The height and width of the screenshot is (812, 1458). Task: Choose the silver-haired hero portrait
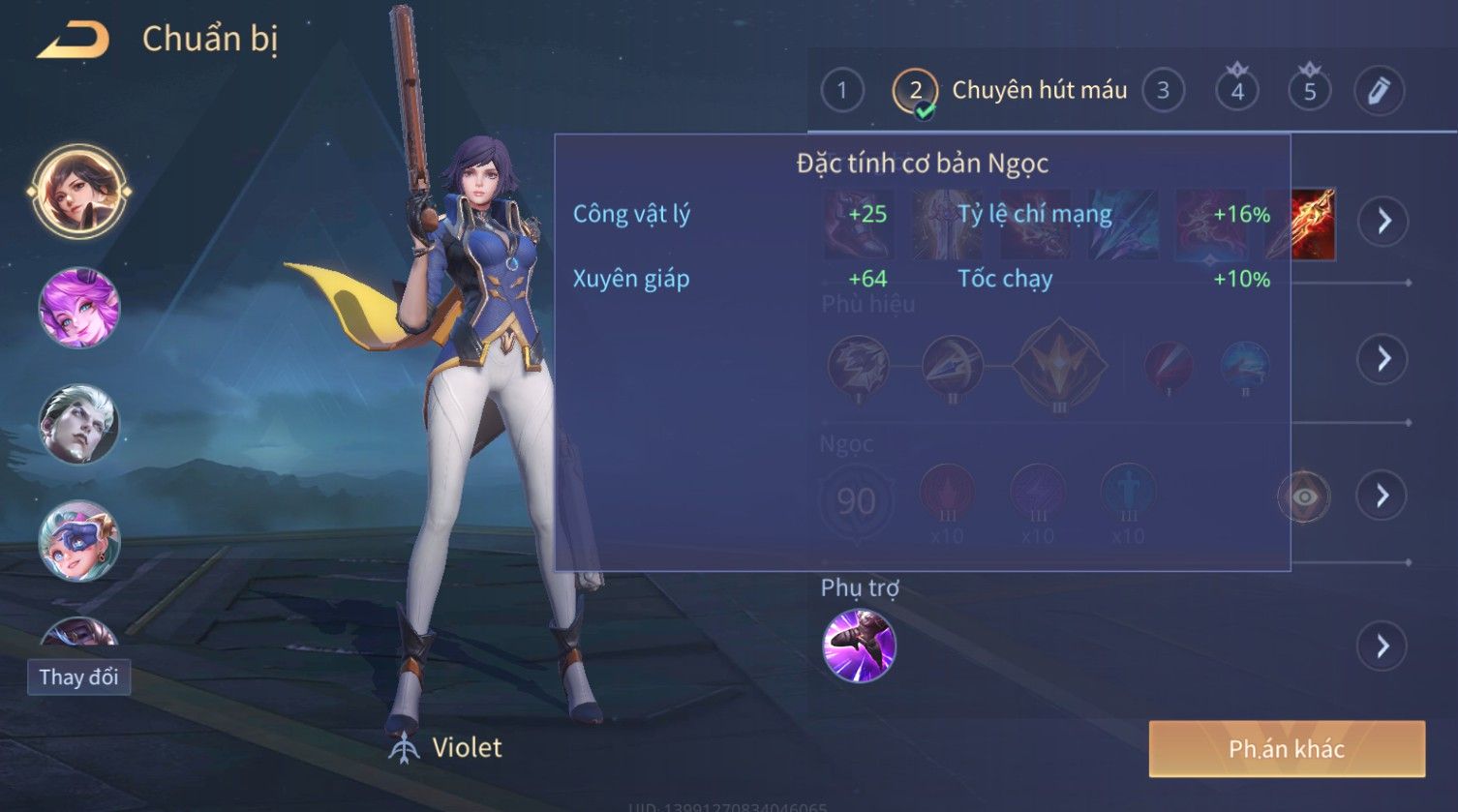78,424
